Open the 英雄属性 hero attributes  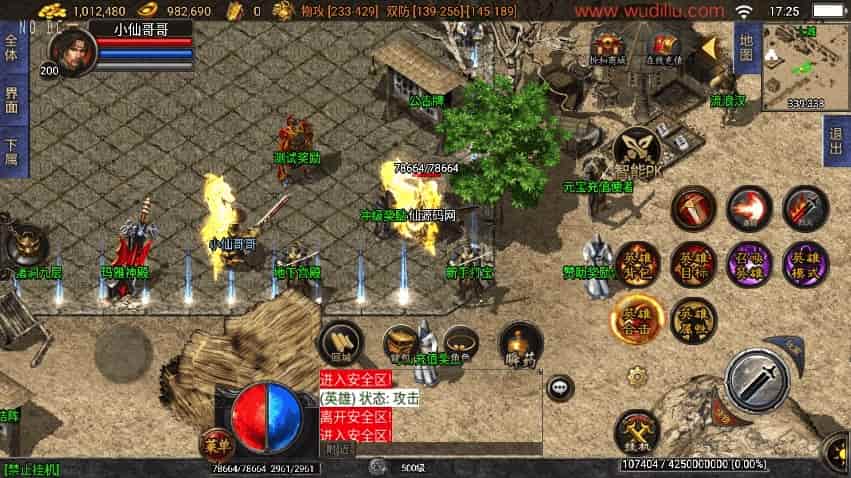coord(693,317)
